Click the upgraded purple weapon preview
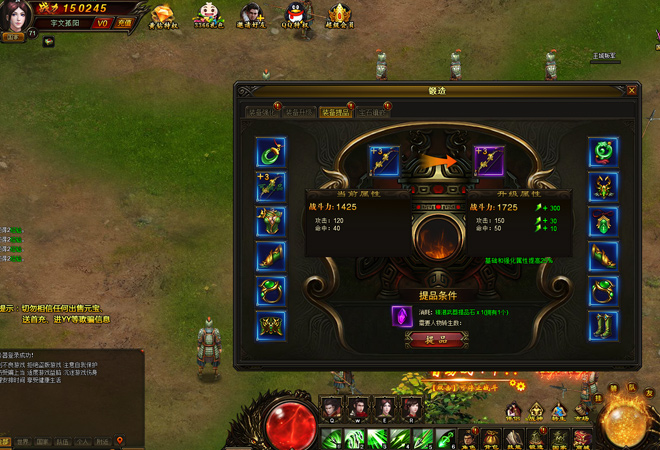The width and height of the screenshot is (660, 450). [489, 160]
